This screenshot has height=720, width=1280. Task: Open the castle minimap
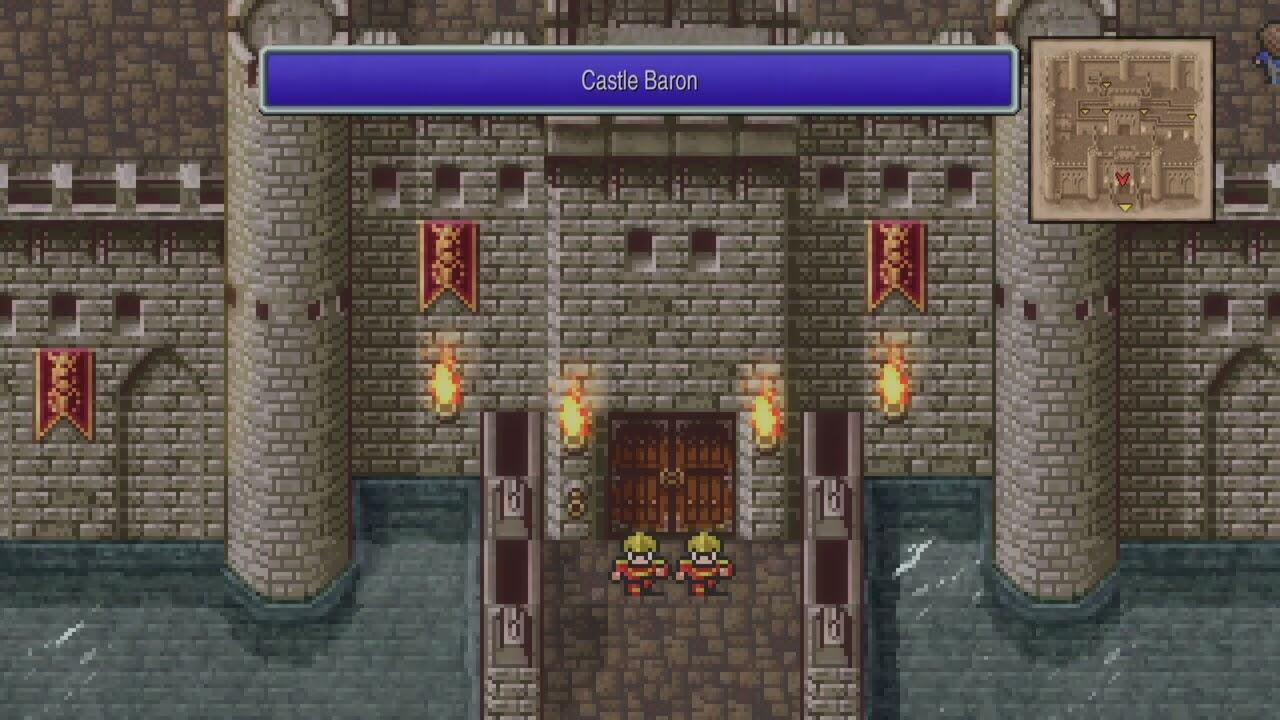(x=1121, y=130)
